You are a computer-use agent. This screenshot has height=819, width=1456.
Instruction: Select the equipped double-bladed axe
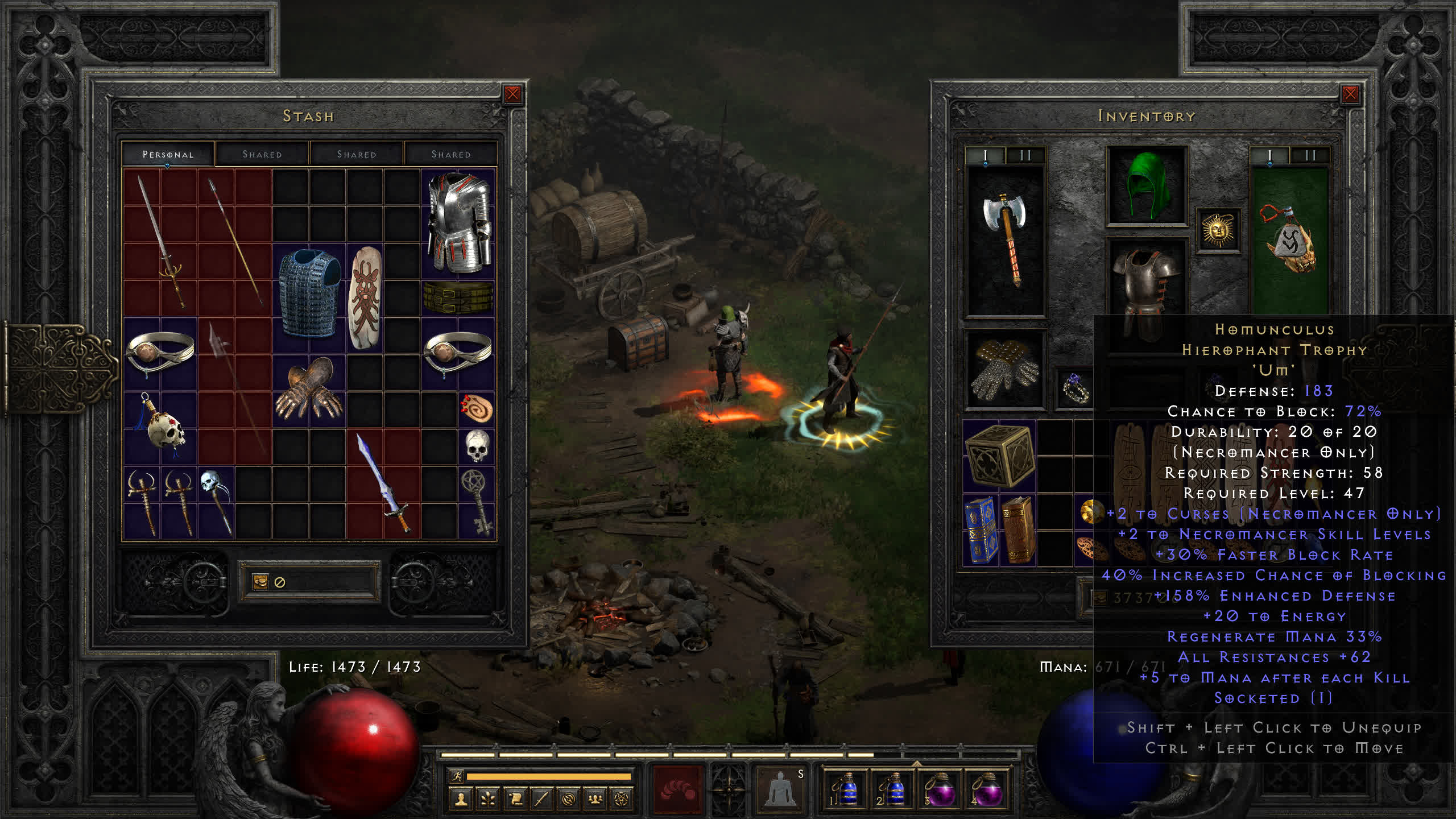tap(1006, 239)
